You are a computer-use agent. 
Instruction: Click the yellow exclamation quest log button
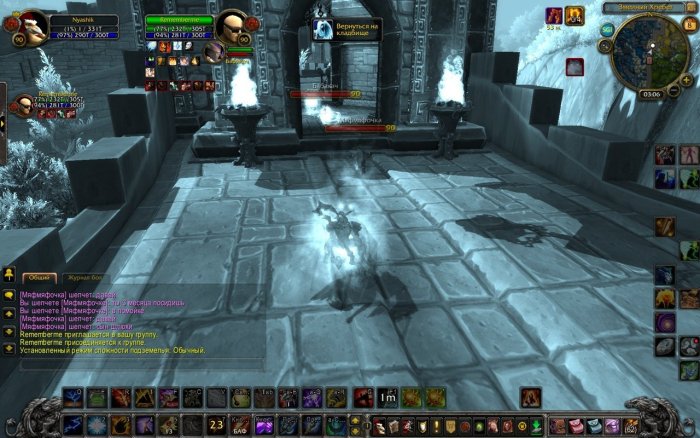(436, 426)
